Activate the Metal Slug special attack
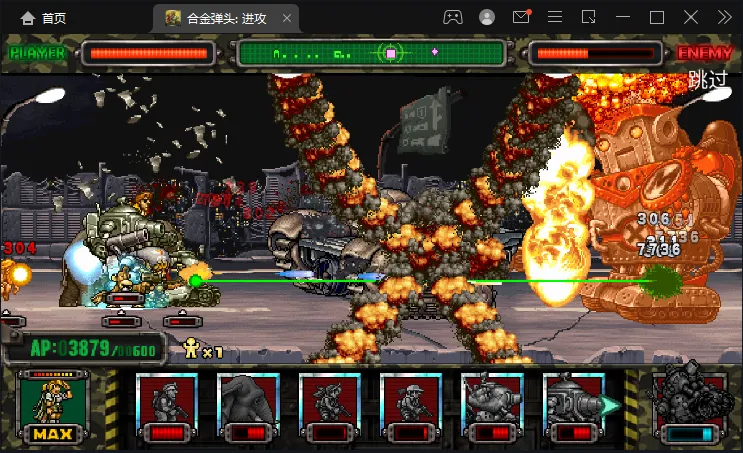Viewport: 743px width, 453px height. tap(686, 407)
